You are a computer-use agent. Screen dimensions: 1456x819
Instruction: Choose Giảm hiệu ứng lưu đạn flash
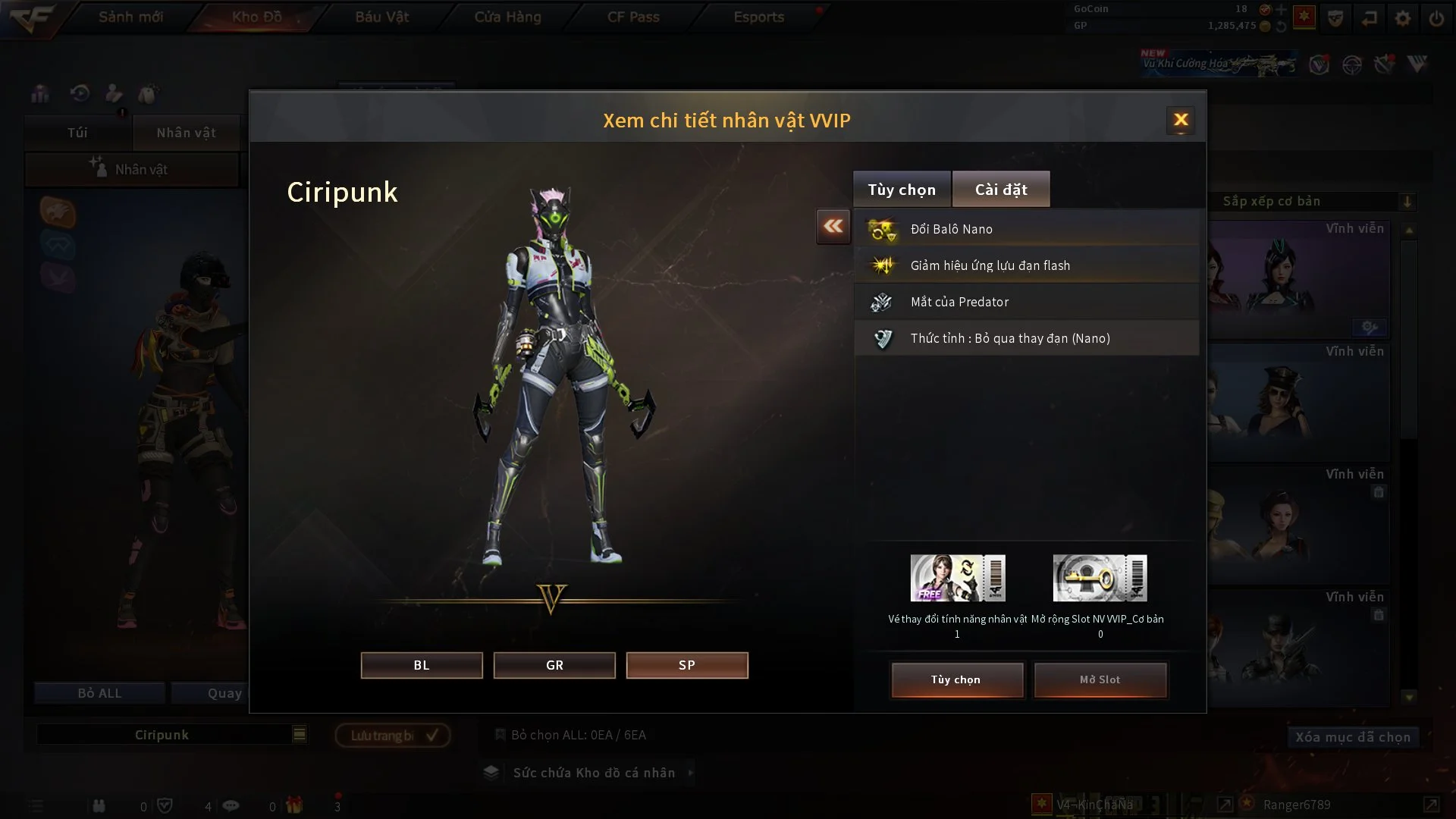1027,265
